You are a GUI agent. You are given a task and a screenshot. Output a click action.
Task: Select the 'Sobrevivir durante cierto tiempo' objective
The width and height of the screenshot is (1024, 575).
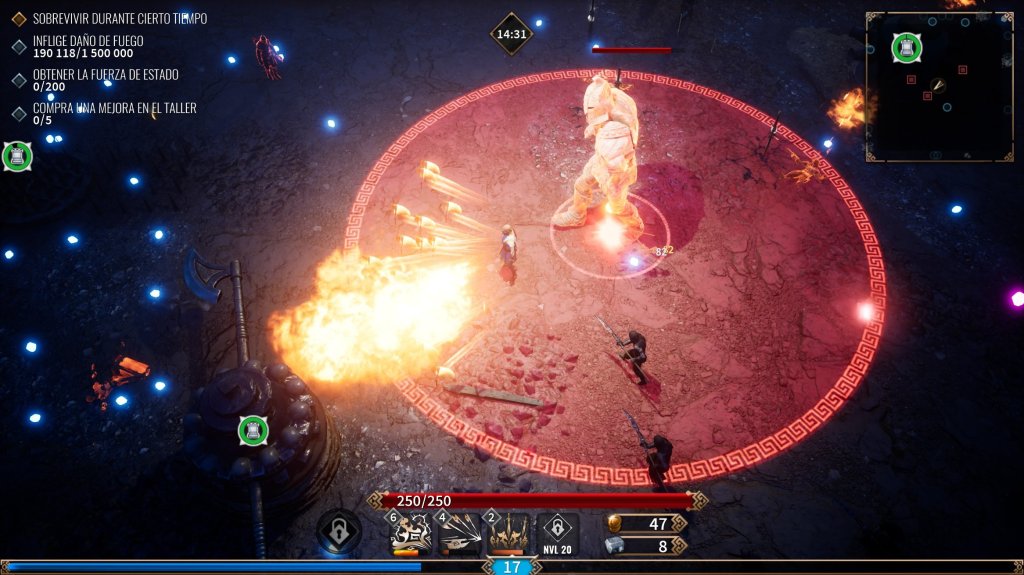(120, 19)
